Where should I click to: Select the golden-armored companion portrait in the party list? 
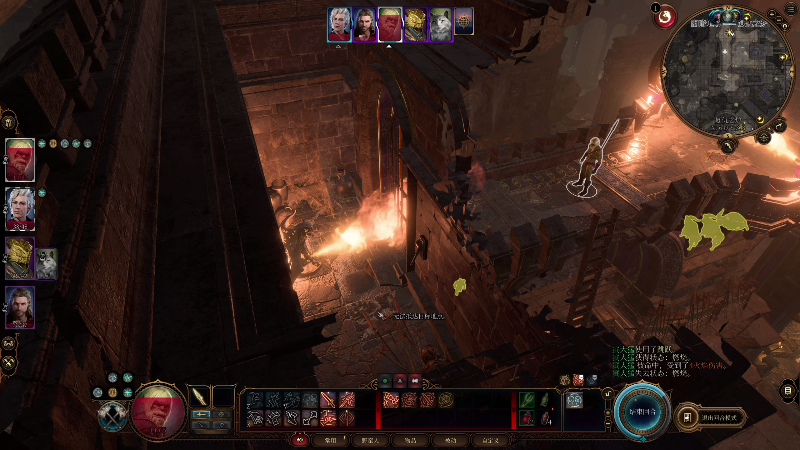coord(20,257)
